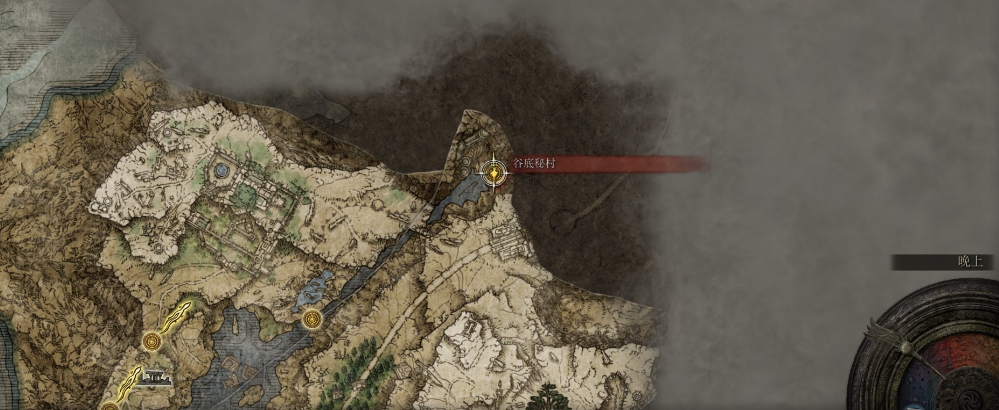Screen dimensions: 999x410
Task: Select the grace marker beside the lake
Action: point(313,319)
